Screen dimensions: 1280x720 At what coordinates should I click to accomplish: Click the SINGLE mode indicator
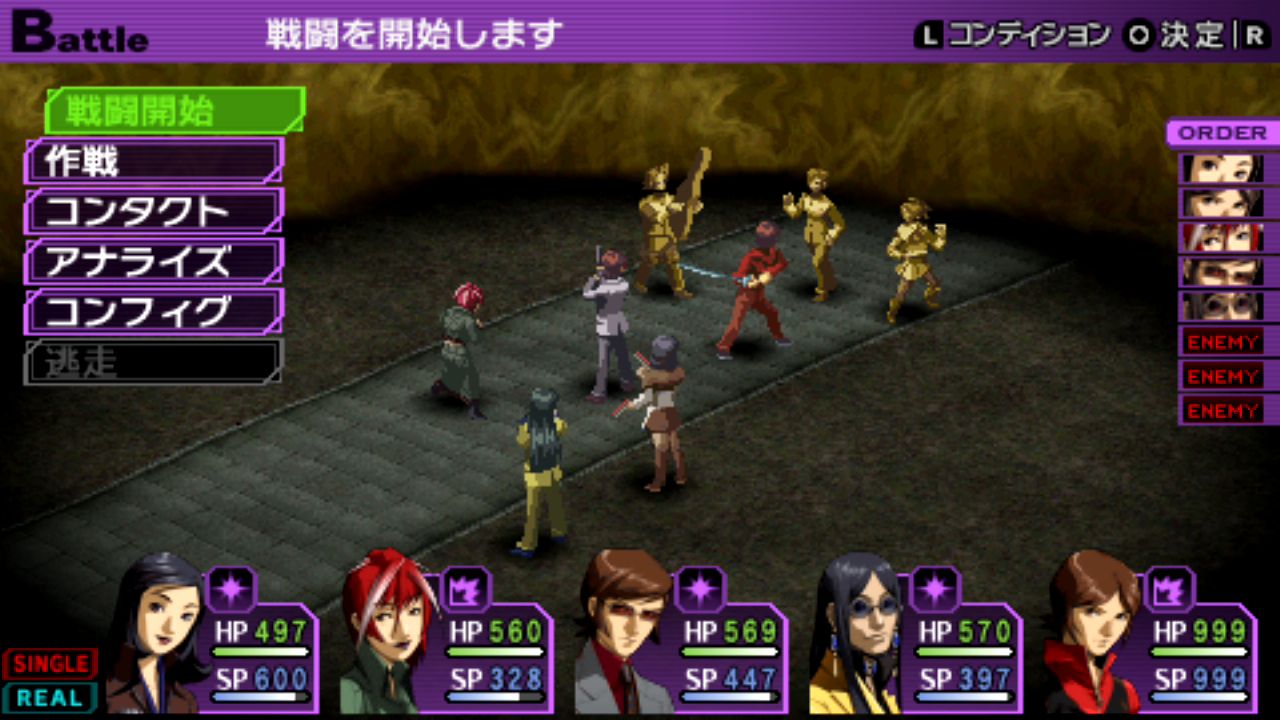tap(50, 664)
